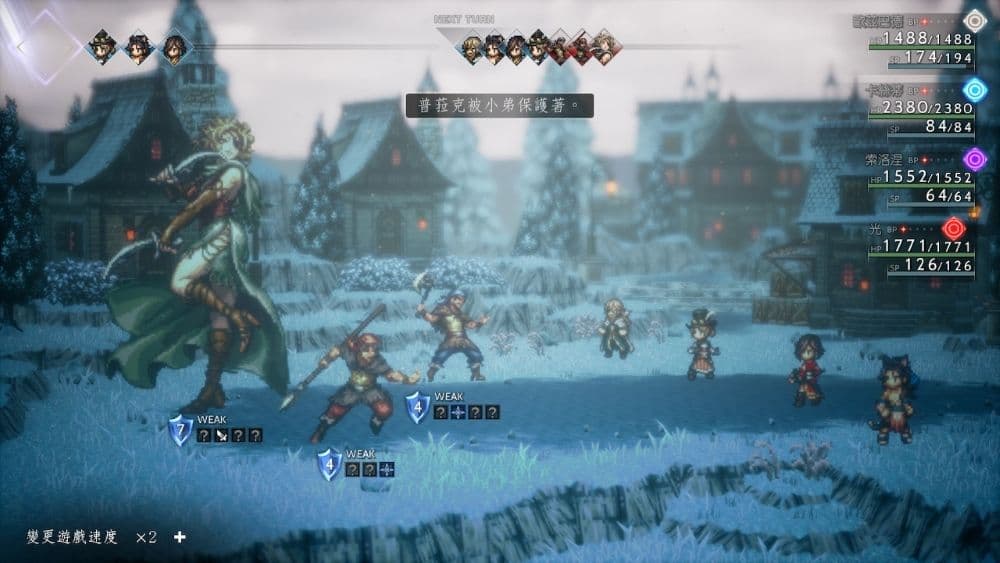Choose the 光 party status row
Viewport: 1000px width, 563px height.
point(920,249)
